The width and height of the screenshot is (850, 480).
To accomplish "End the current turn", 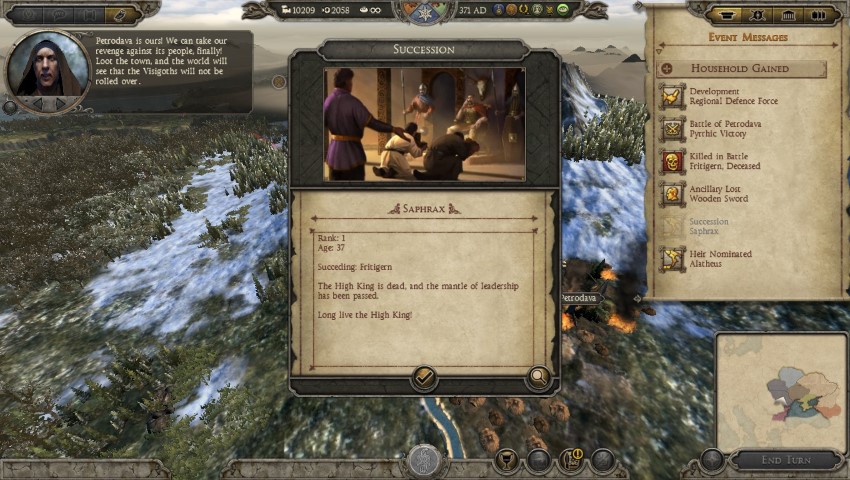I will 785,460.
